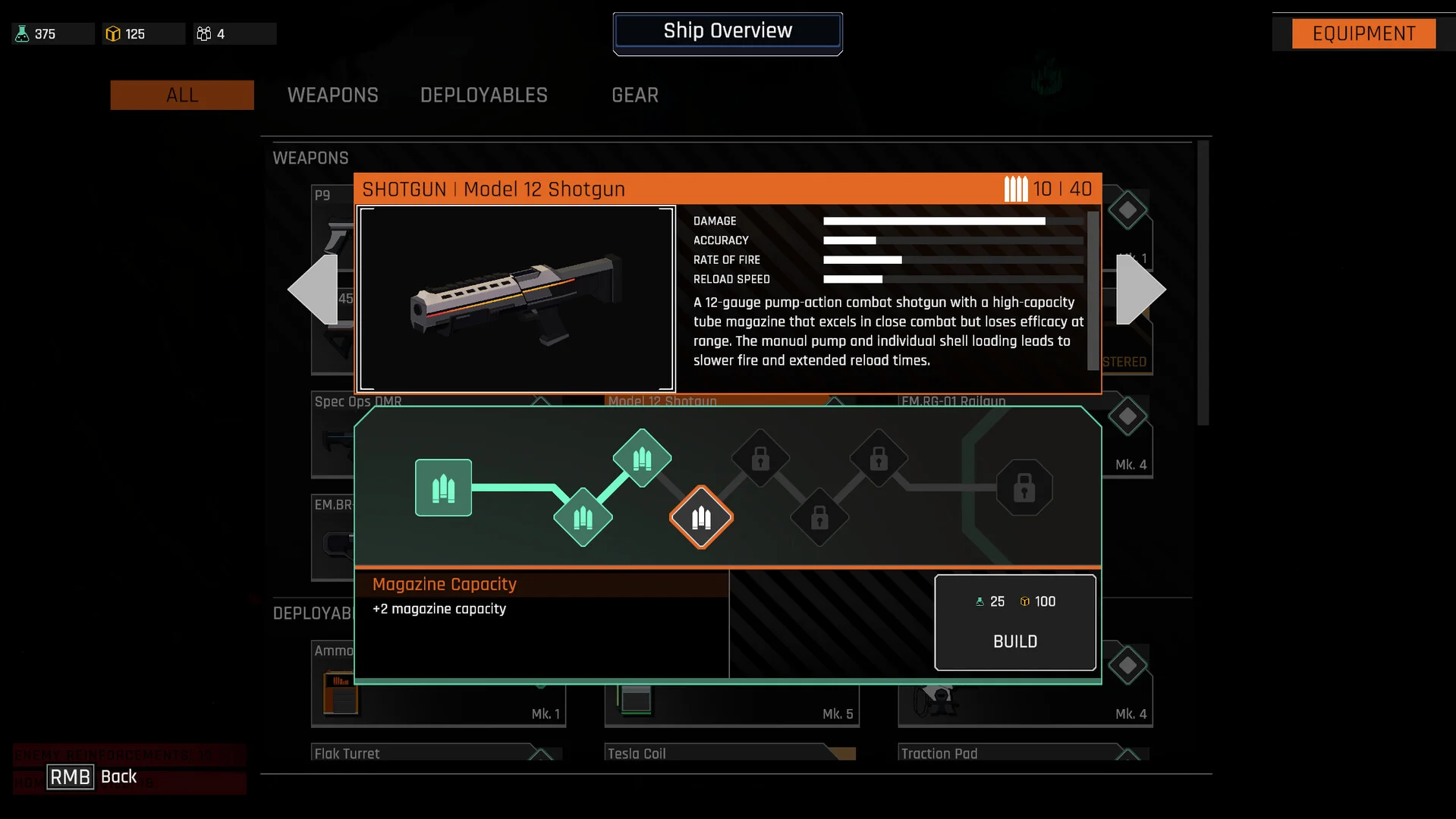The width and height of the screenshot is (1456, 819).
Task: Go to the next weapon with right arrow
Action: coord(1140,289)
